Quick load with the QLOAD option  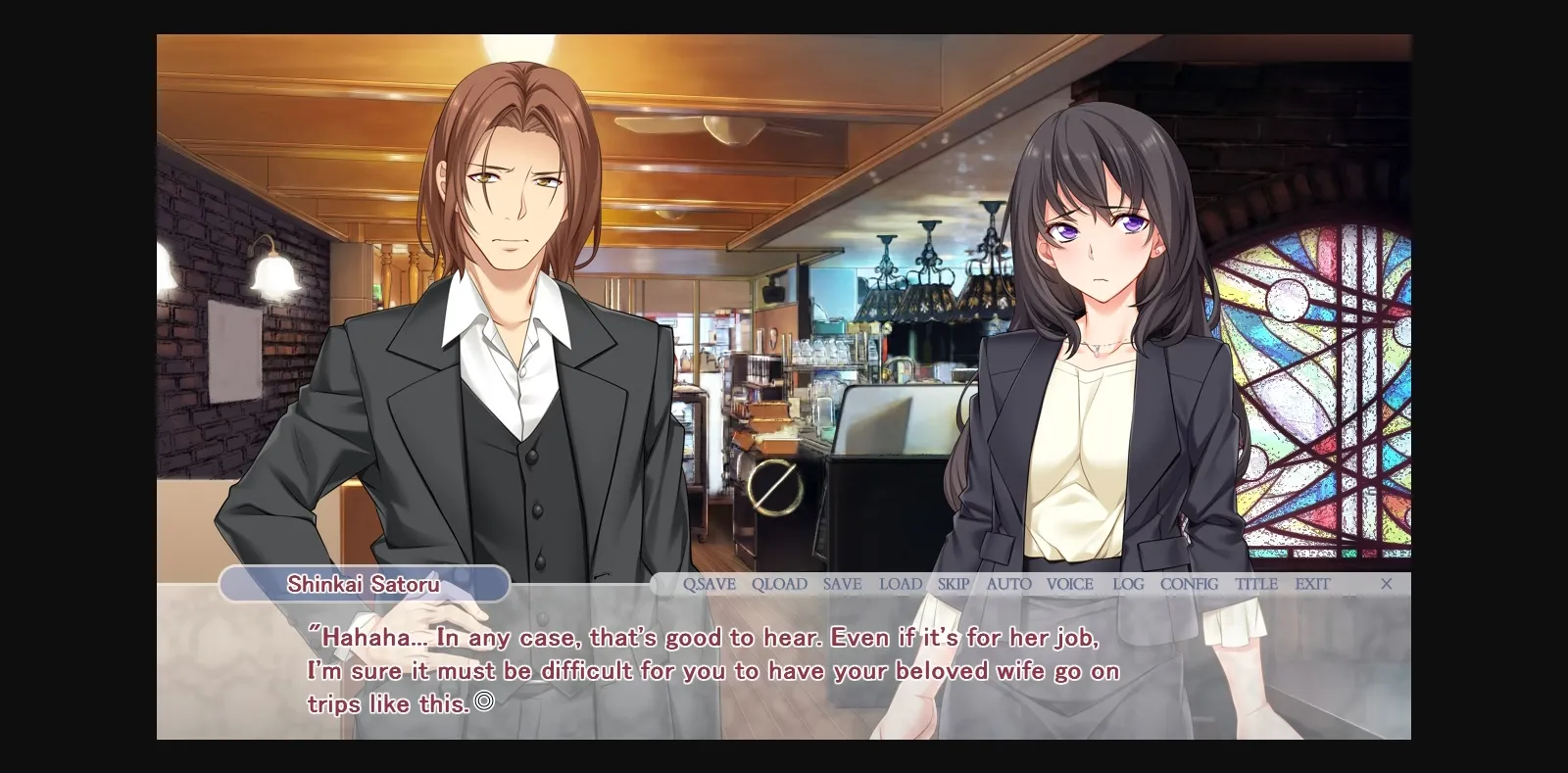pos(779,583)
